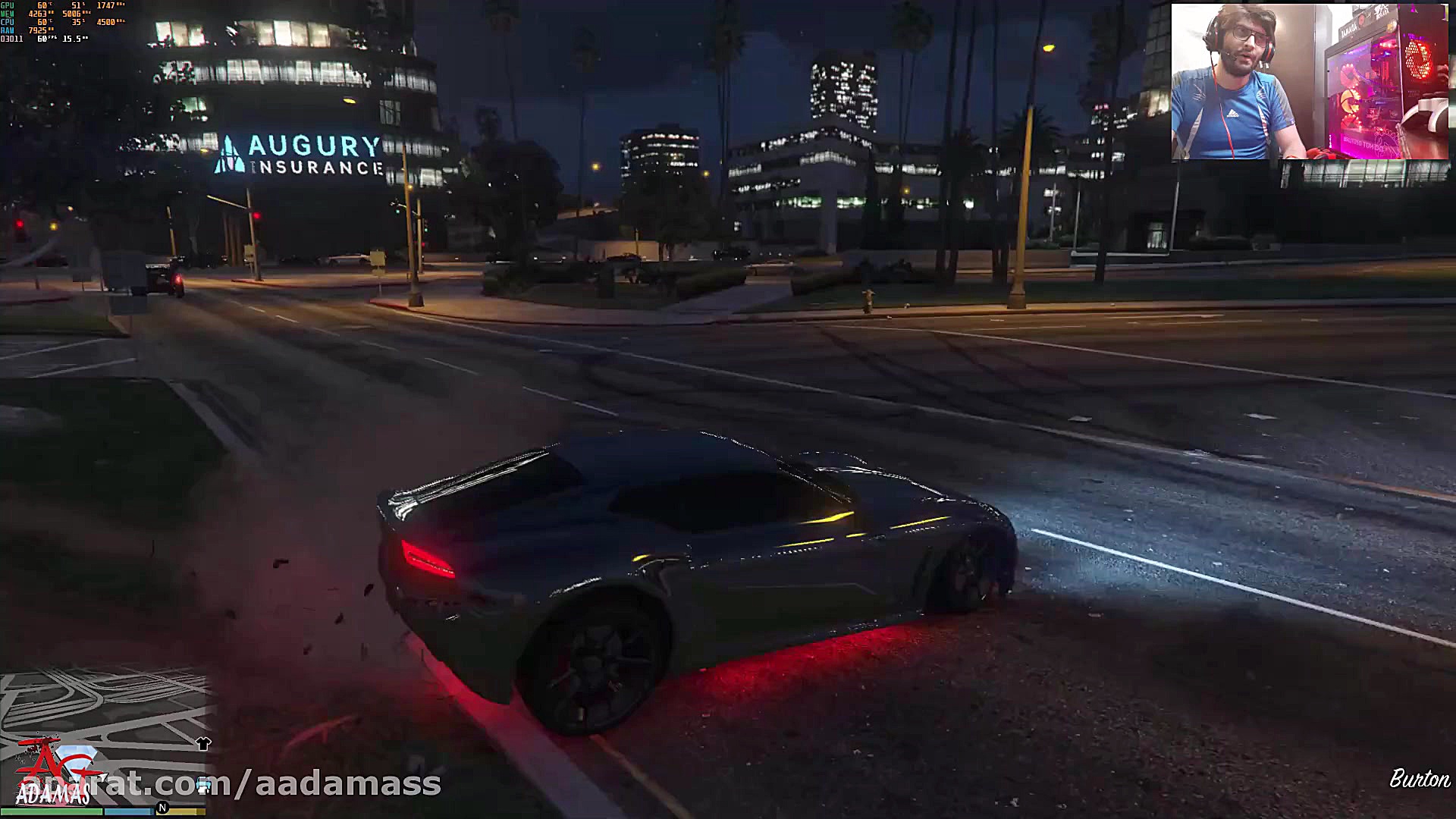1456x819 pixels.
Task: Click the yellow special ability bar segment
Action: (184, 811)
